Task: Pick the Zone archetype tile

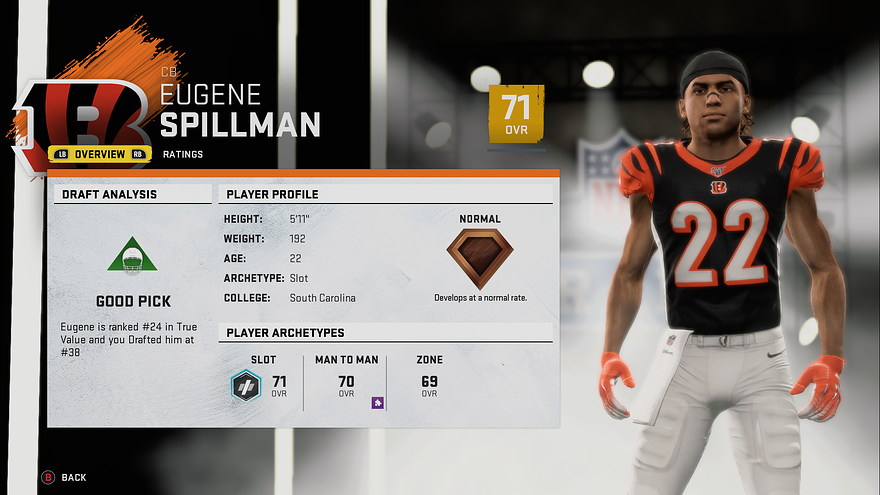Action: pos(429,382)
